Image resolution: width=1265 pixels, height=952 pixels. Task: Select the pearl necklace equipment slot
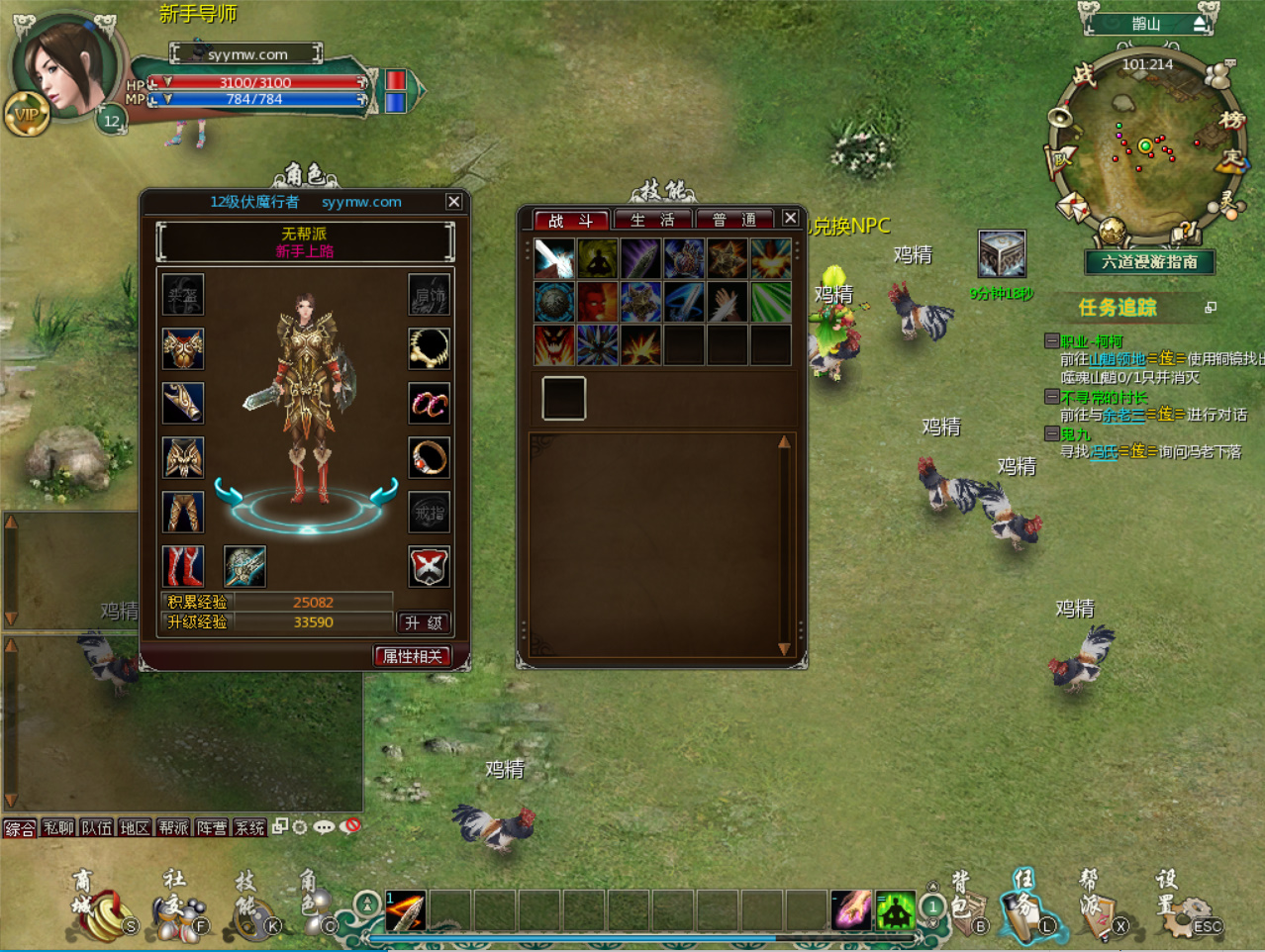point(429,349)
